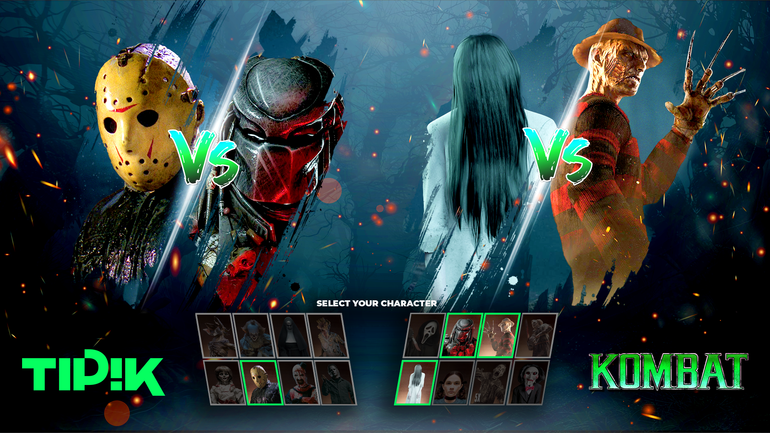Pick the Ghostface character tile
The height and width of the screenshot is (433, 770).
pyautogui.click(x=423, y=336)
